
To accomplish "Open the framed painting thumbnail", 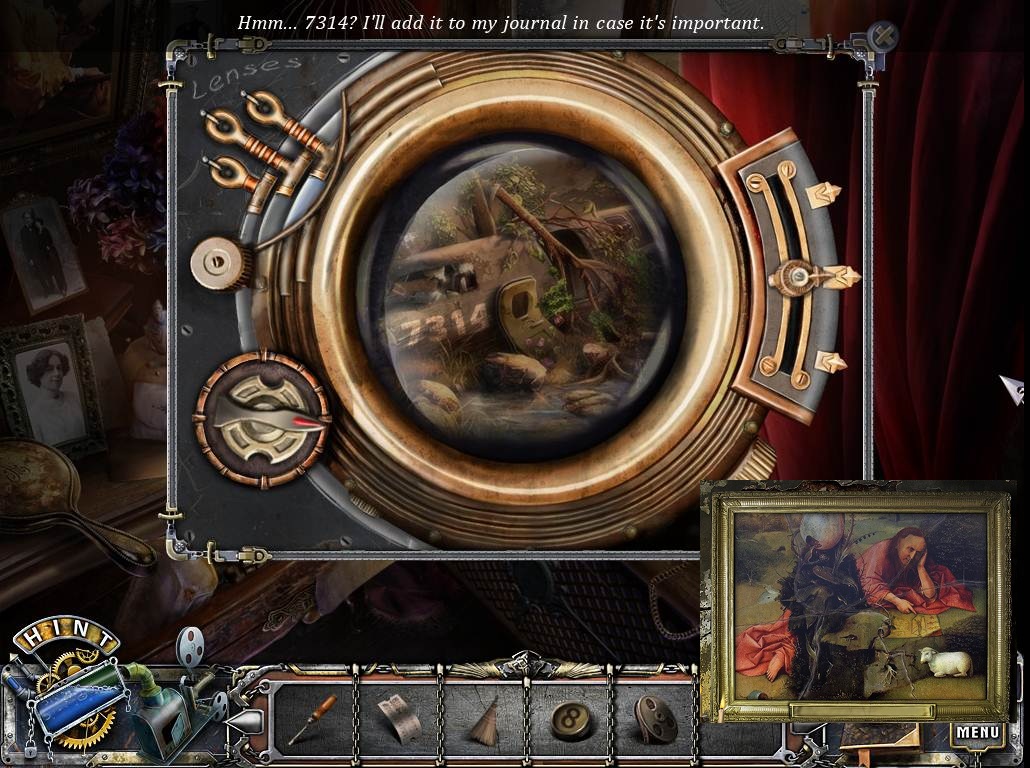I will pos(859,602).
